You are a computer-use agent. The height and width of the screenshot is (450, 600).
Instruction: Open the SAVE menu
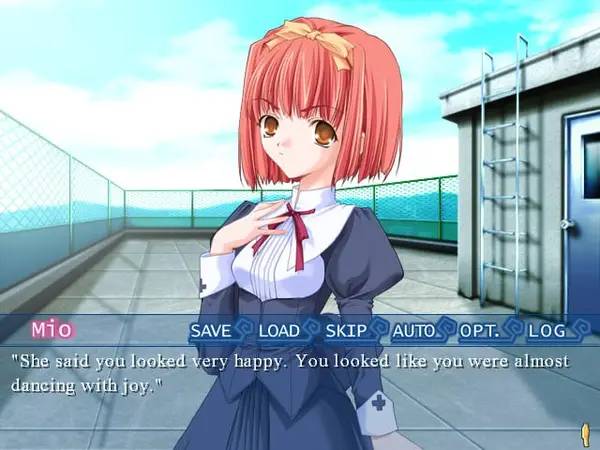[x=210, y=329]
